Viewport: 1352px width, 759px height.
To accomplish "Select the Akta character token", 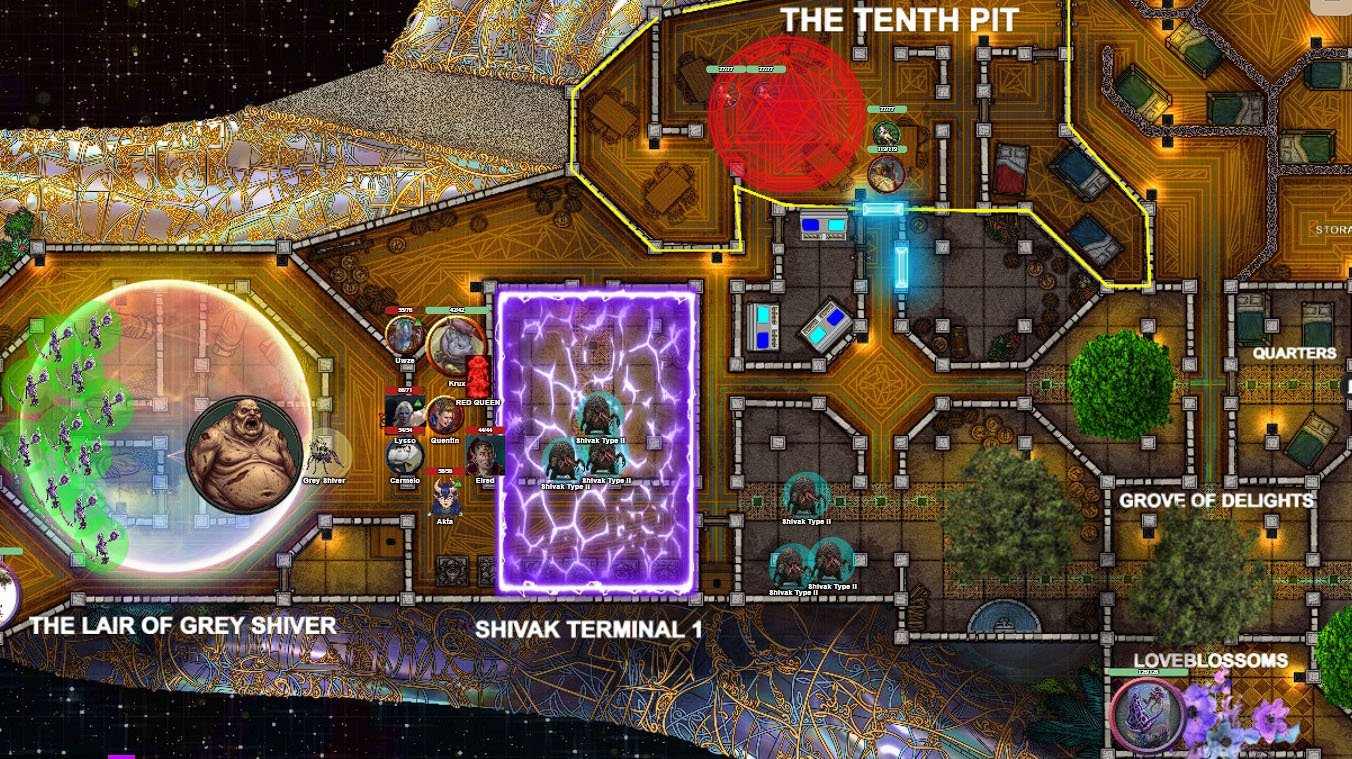I will (445, 496).
